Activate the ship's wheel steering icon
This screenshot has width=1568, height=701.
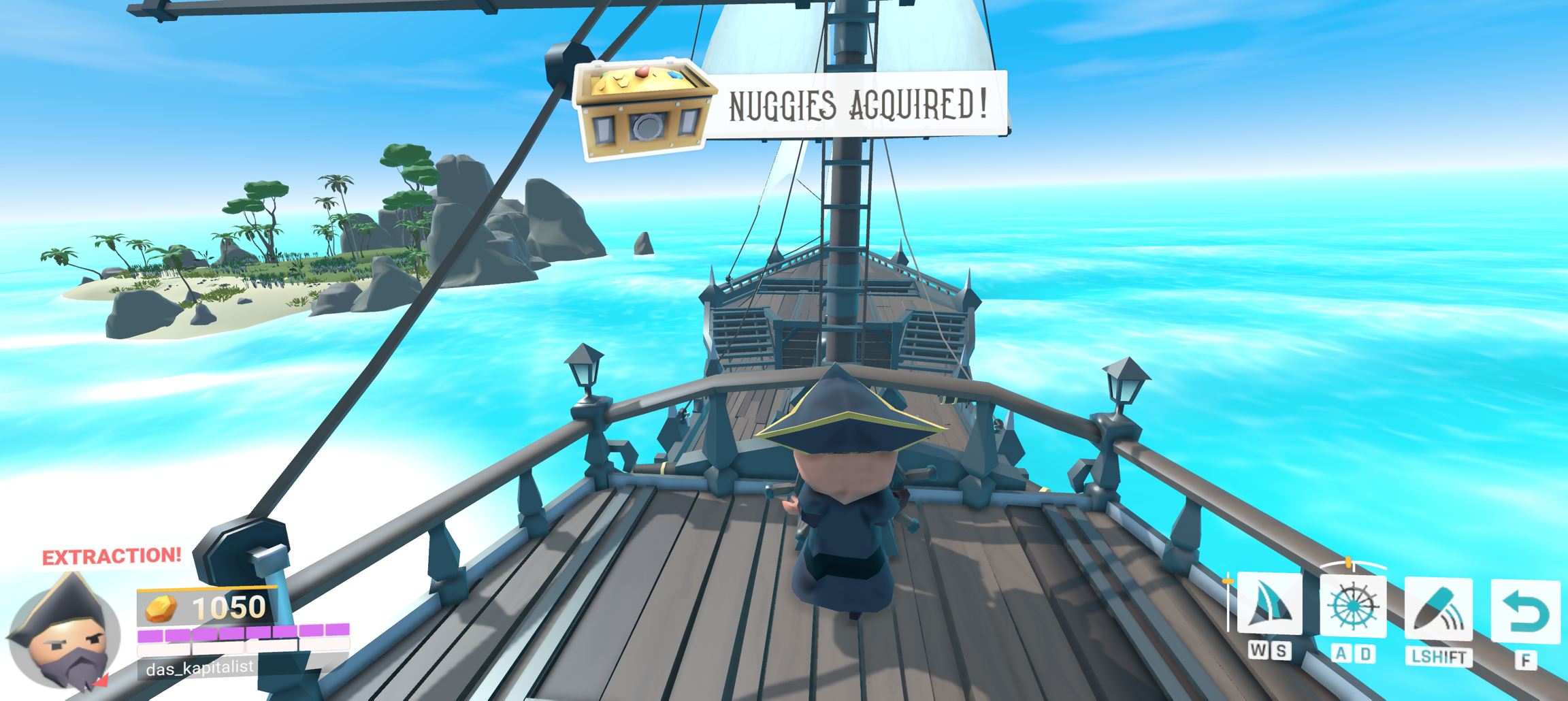[1352, 606]
